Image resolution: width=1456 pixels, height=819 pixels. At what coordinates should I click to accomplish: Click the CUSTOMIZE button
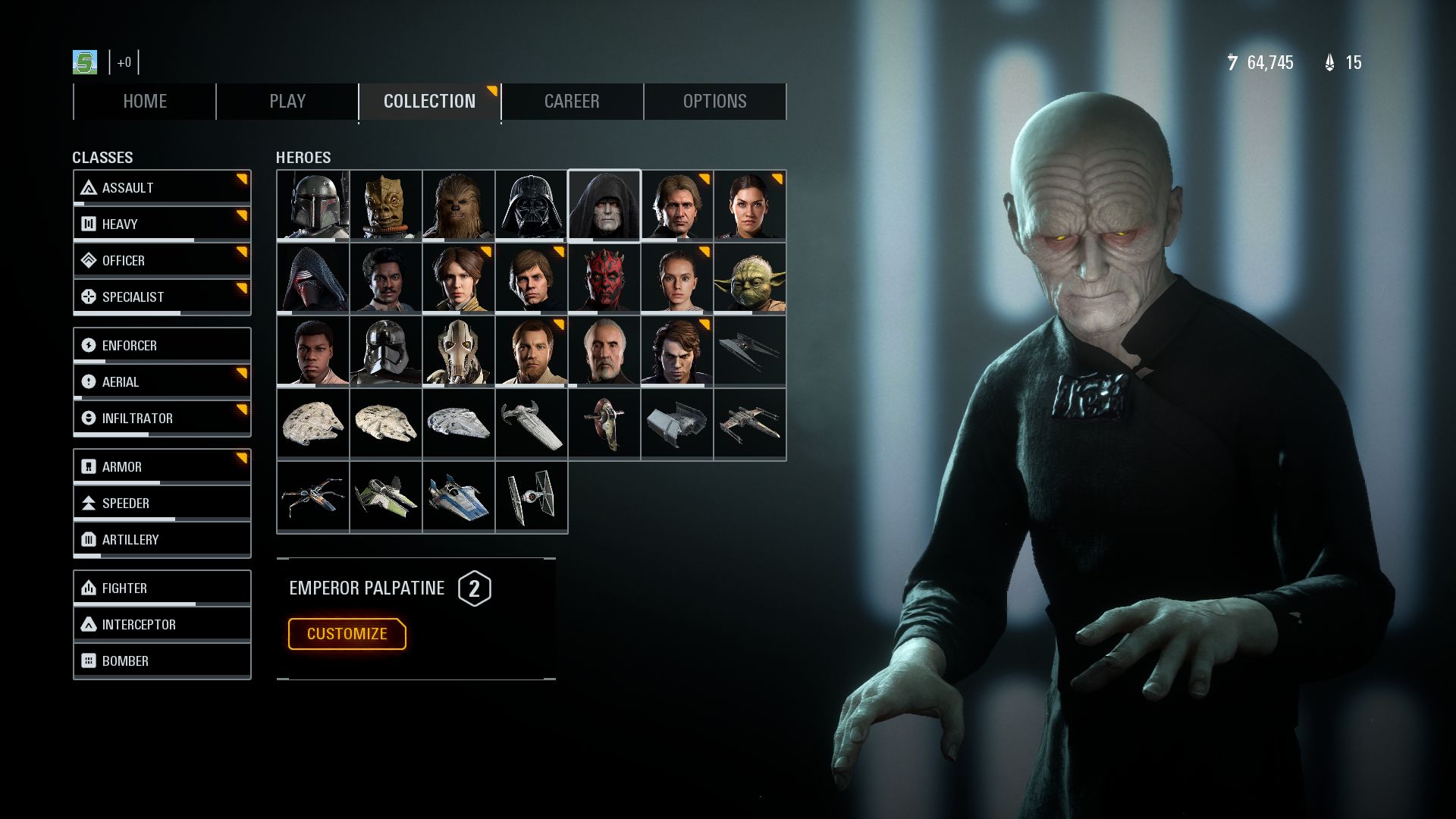(347, 634)
